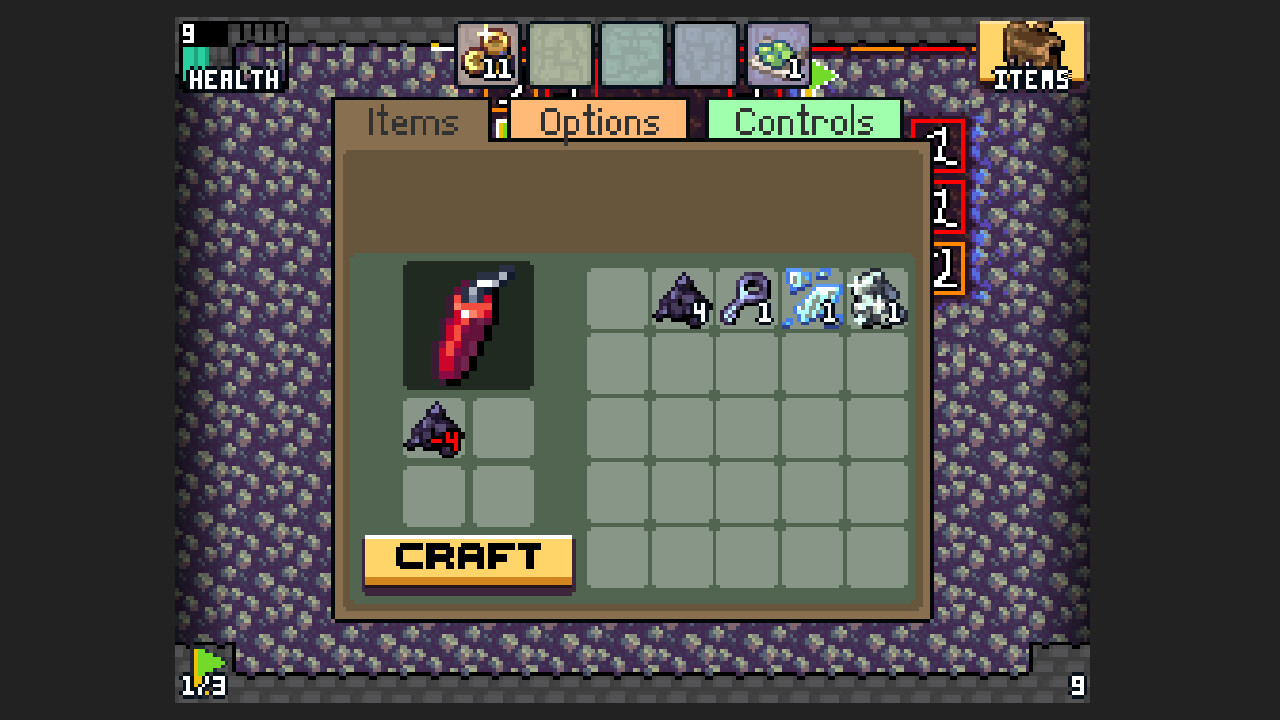
Task: Select the dark ore ingredient showing -4
Action: [x=433, y=425]
